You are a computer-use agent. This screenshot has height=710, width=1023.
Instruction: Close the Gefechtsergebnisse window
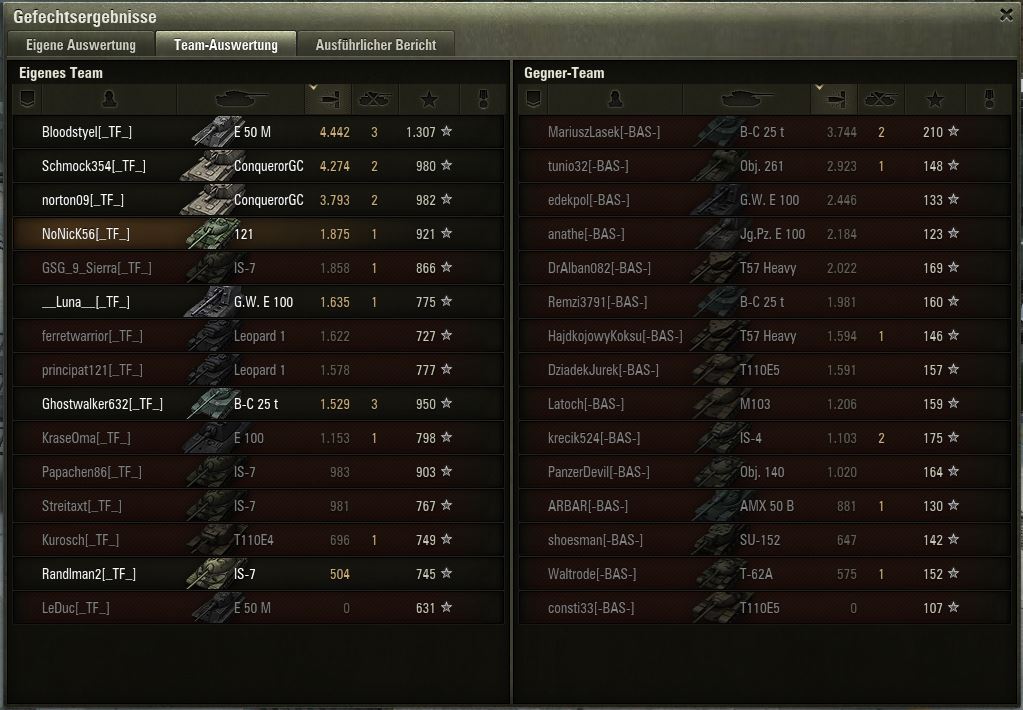1006,15
